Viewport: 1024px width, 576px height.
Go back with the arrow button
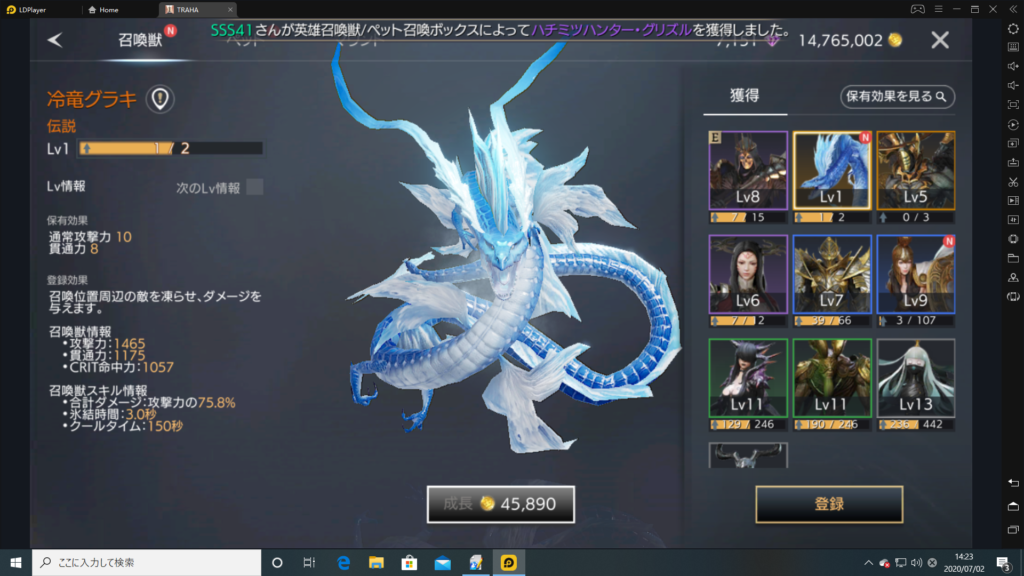click(55, 40)
